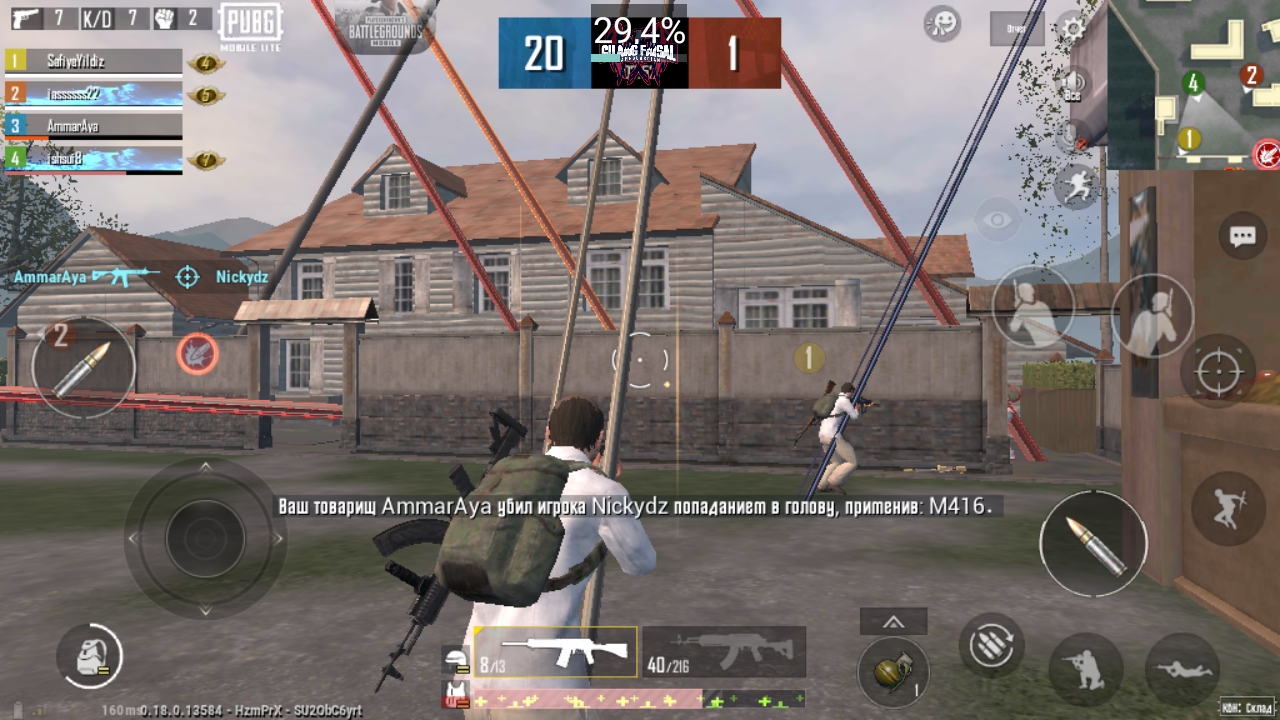Toggle the speaker voice channel icon

(x=1074, y=83)
